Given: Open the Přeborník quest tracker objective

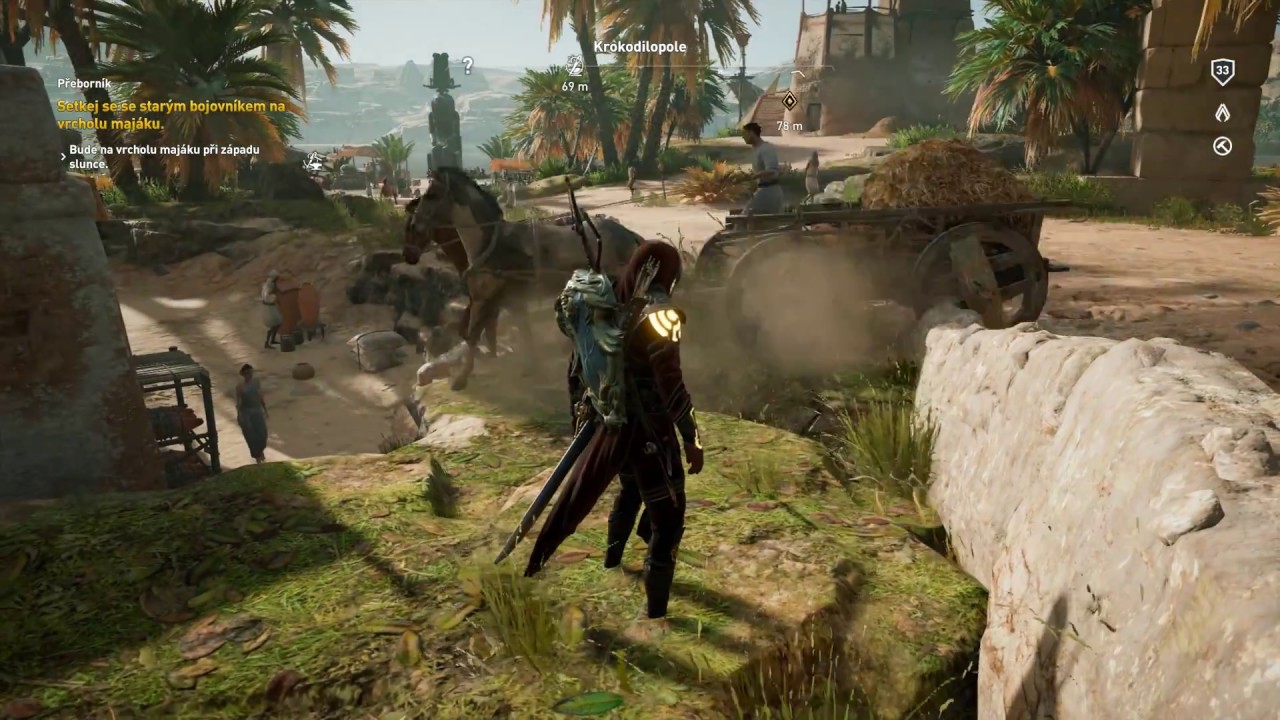Looking at the screenshot, I should pyautogui.click(x=170, y=114).
